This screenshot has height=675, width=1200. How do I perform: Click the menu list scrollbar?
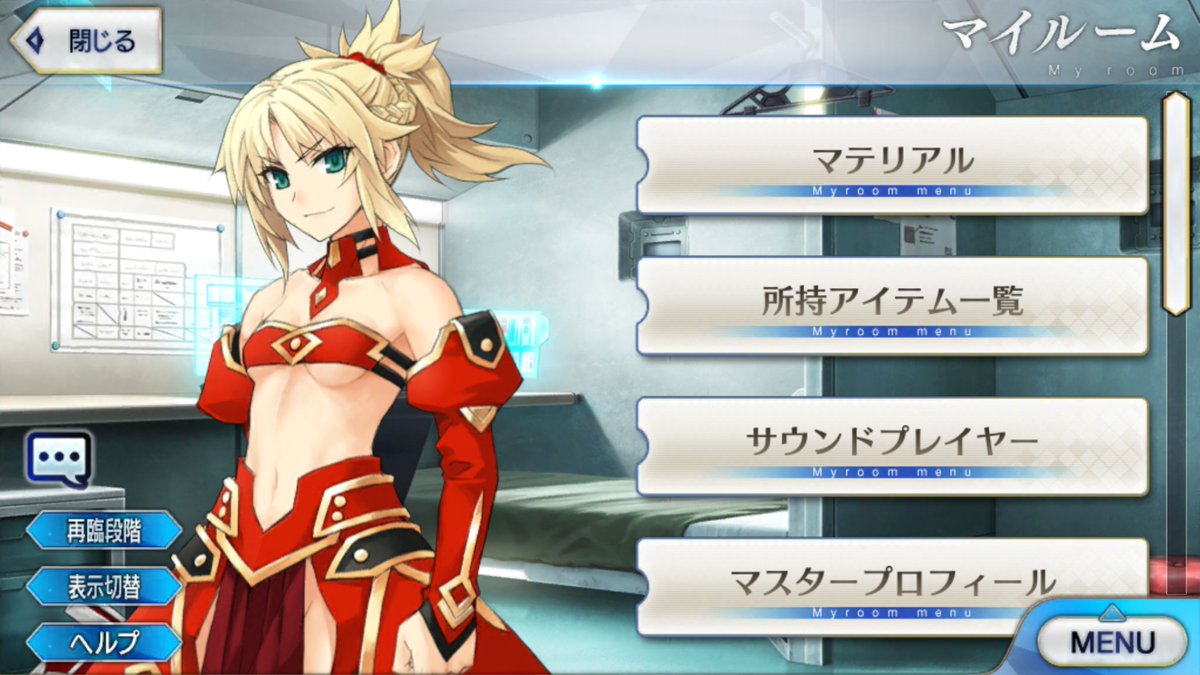(1176, 205)
